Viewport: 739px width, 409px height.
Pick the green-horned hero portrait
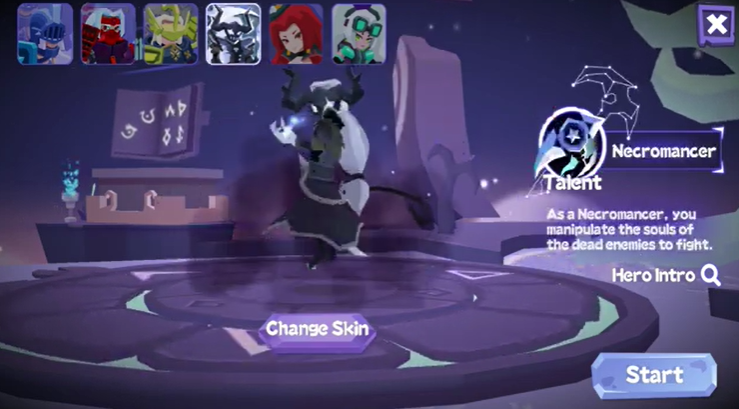170,34
